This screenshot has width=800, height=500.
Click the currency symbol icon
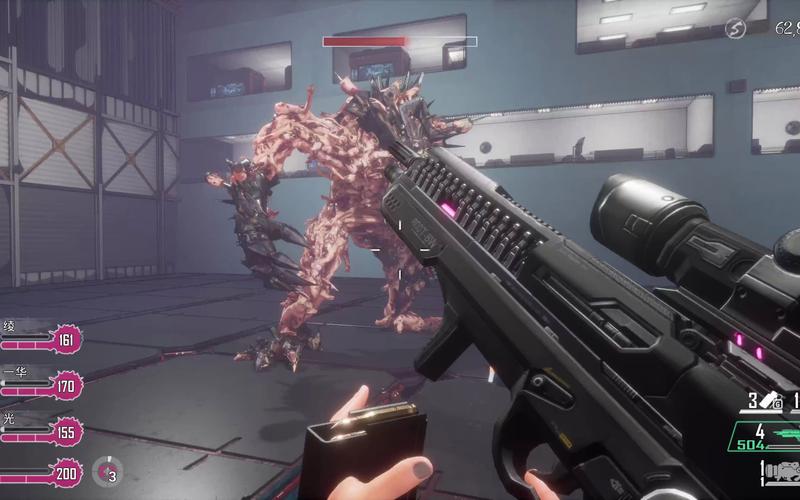pos(735,29)
